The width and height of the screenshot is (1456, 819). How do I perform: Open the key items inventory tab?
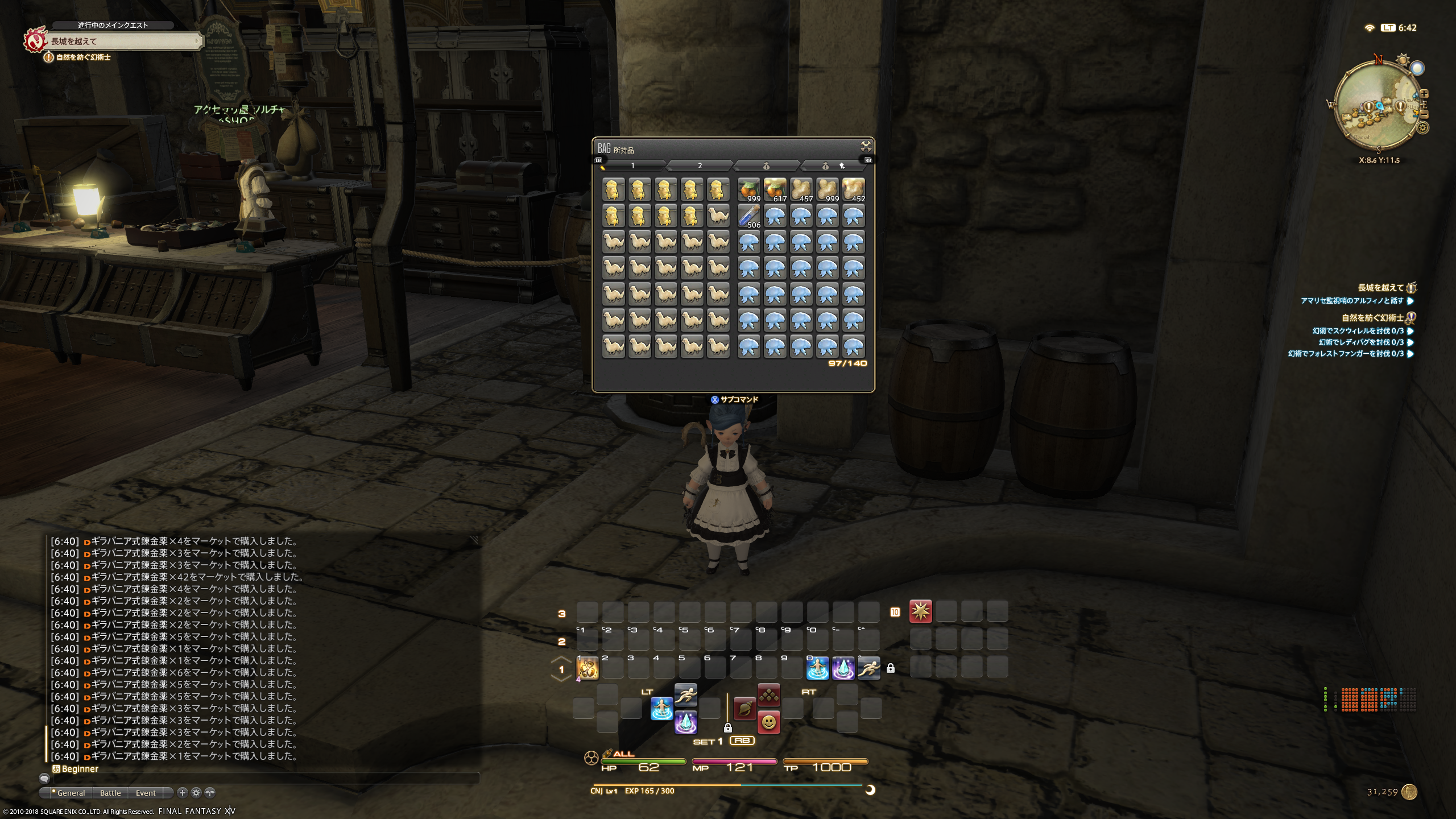(833, 166)
